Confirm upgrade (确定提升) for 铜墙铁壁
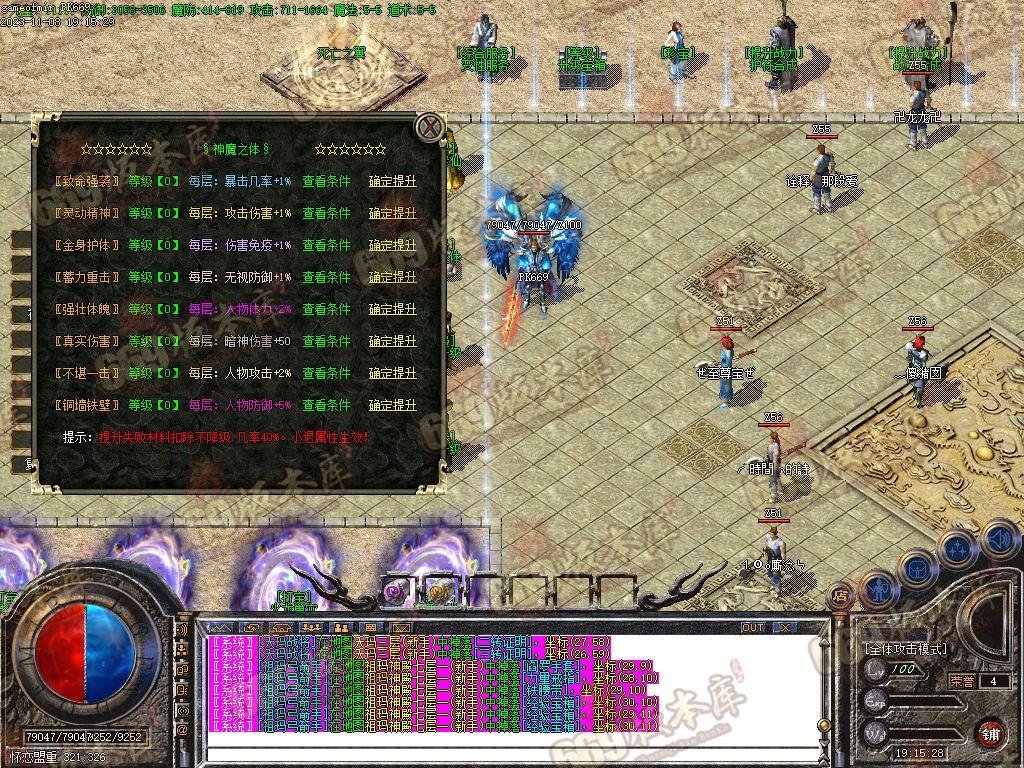This screenshot has height=768, width=1024. pos(392,405)
